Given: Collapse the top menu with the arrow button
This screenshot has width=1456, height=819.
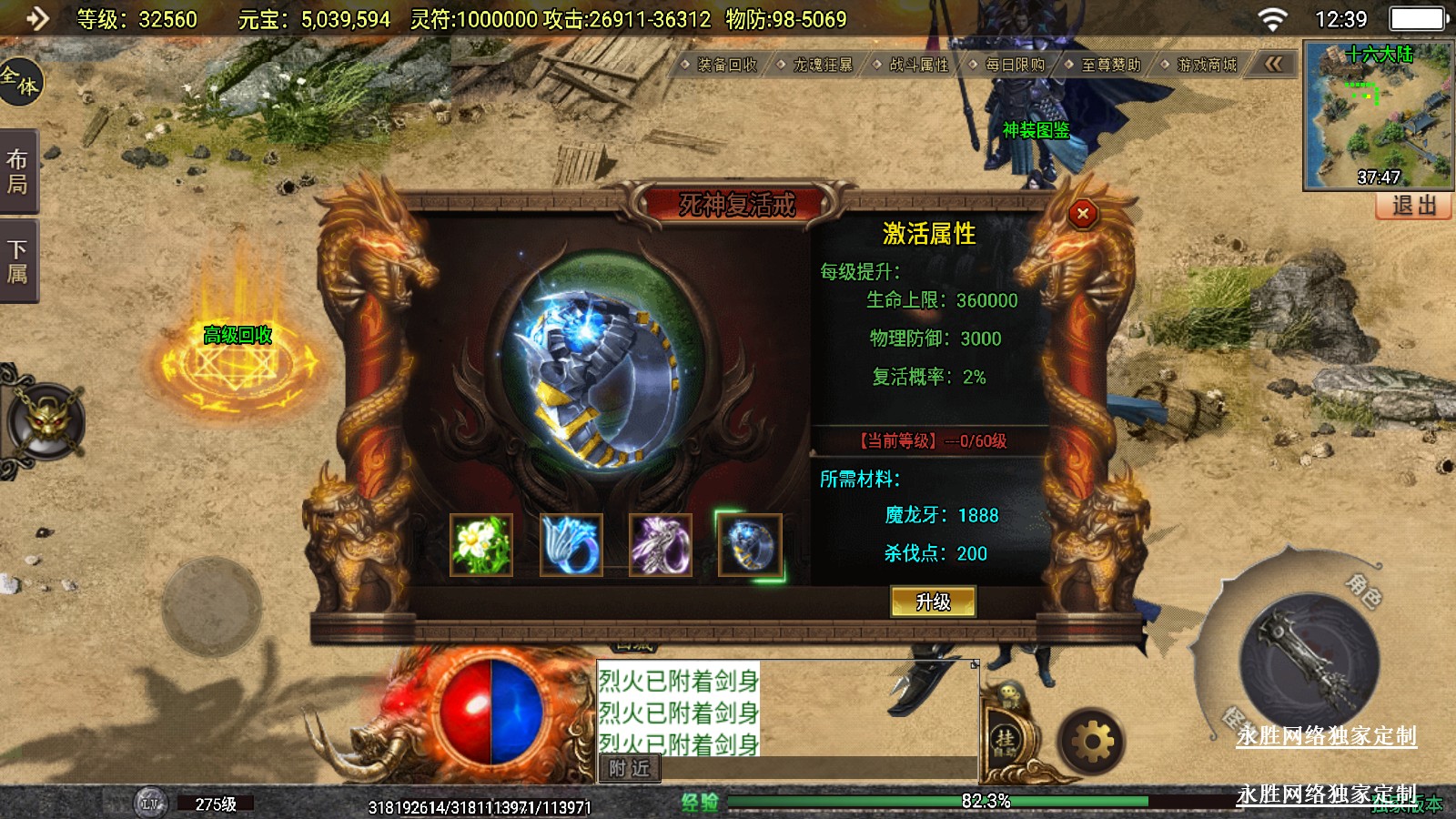Looking at the screenshot, I should [x=1273, y=64].
